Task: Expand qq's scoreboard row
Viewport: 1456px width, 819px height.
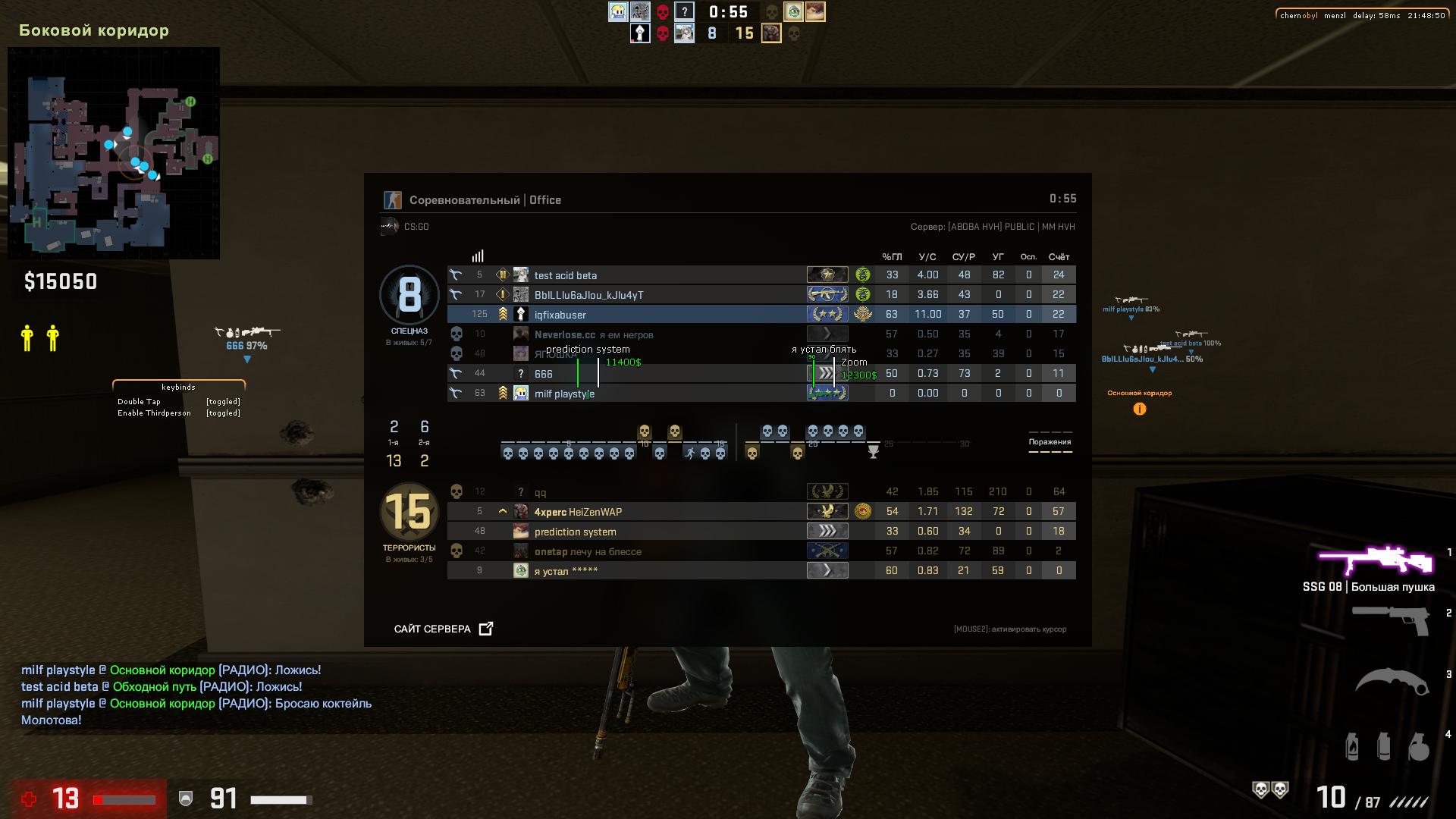Action: coord(541,491)
